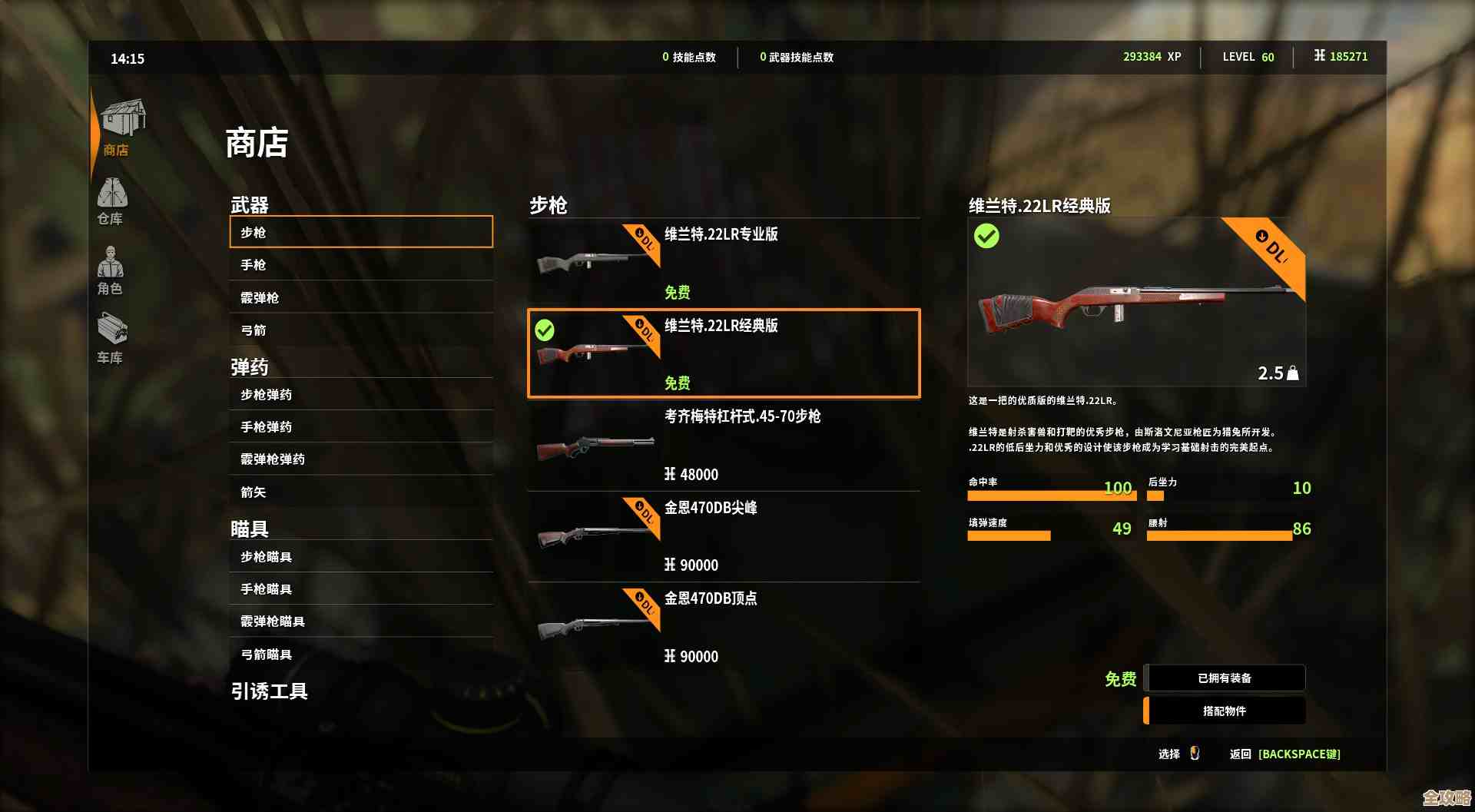Screen dimensions: 1475x812
Task: Choose 弓箭瞄具 bow sights category
Action: tap(360, 655)
